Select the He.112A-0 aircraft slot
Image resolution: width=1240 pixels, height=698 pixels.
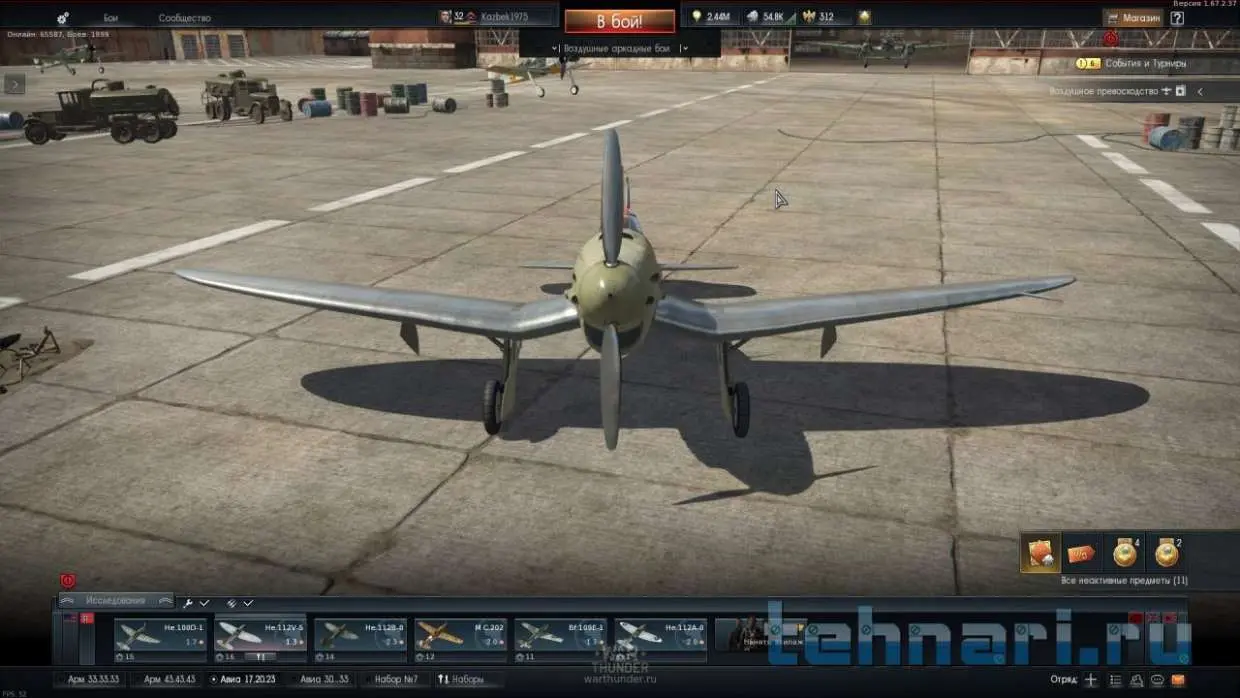[660, 639]
